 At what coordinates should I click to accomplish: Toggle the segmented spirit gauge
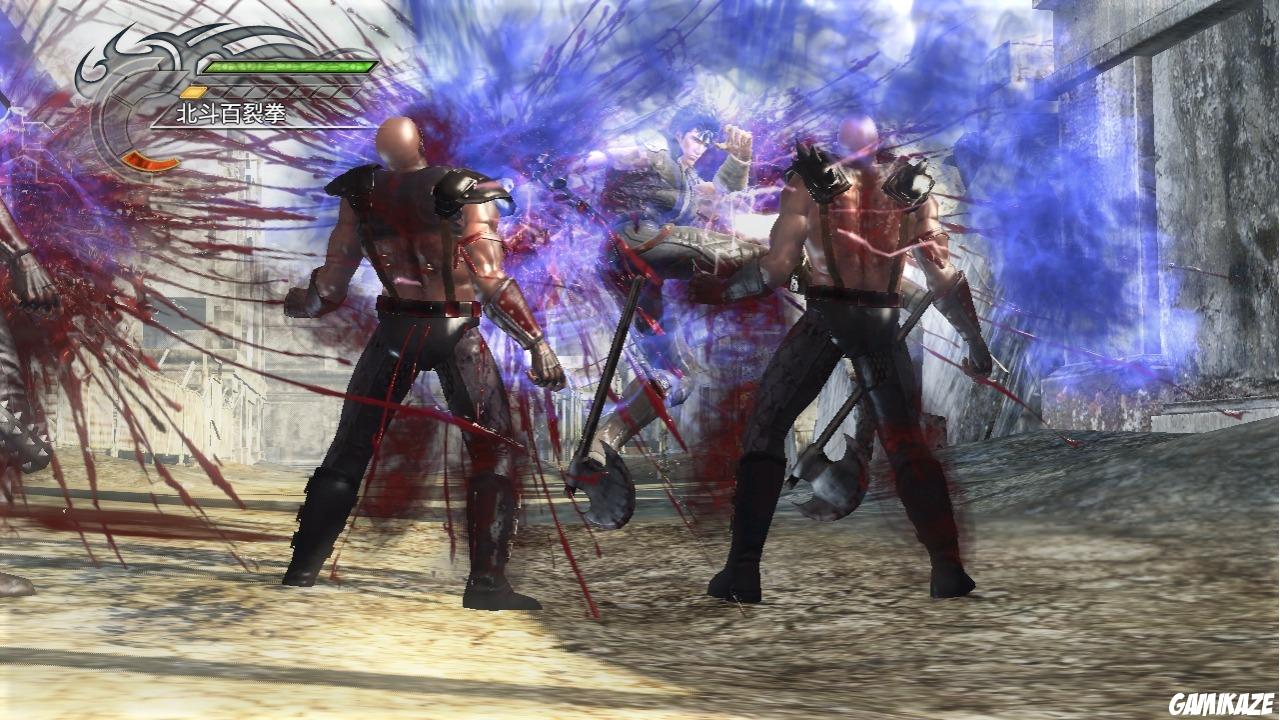pos(270,90)
